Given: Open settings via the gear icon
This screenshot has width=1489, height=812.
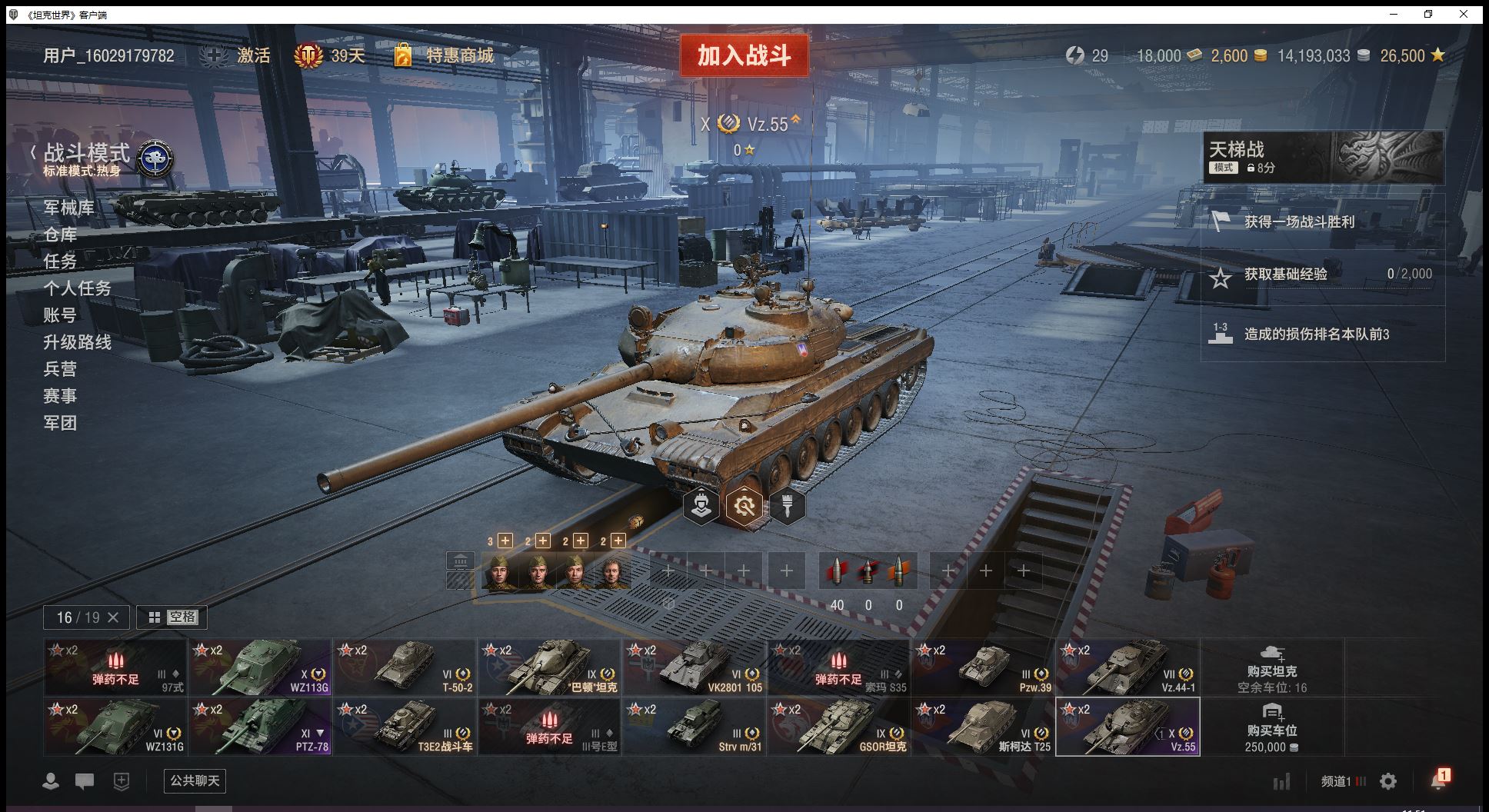Looking at the screenshot, I should point(1388,781).
